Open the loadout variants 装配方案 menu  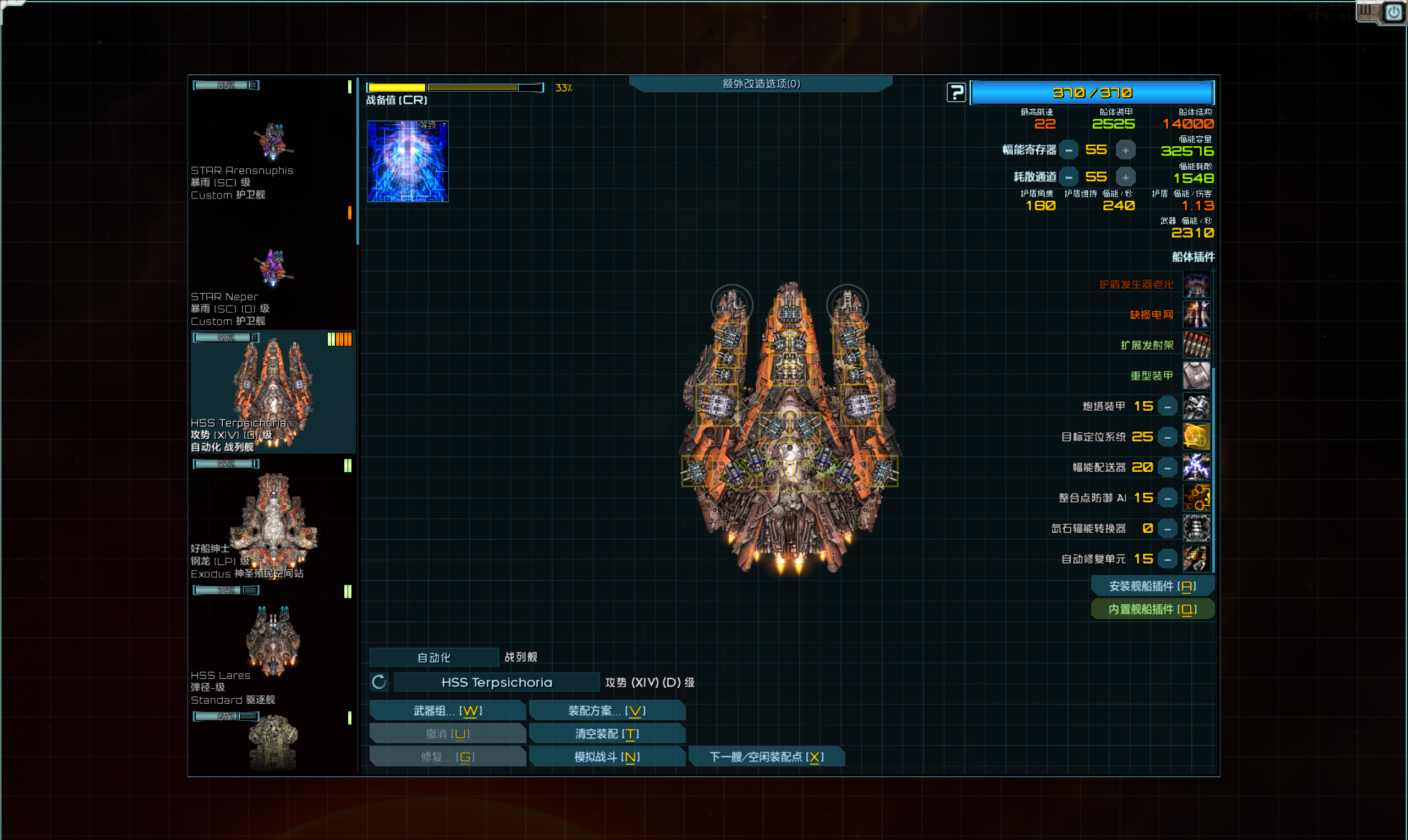(x=606, y=710)
